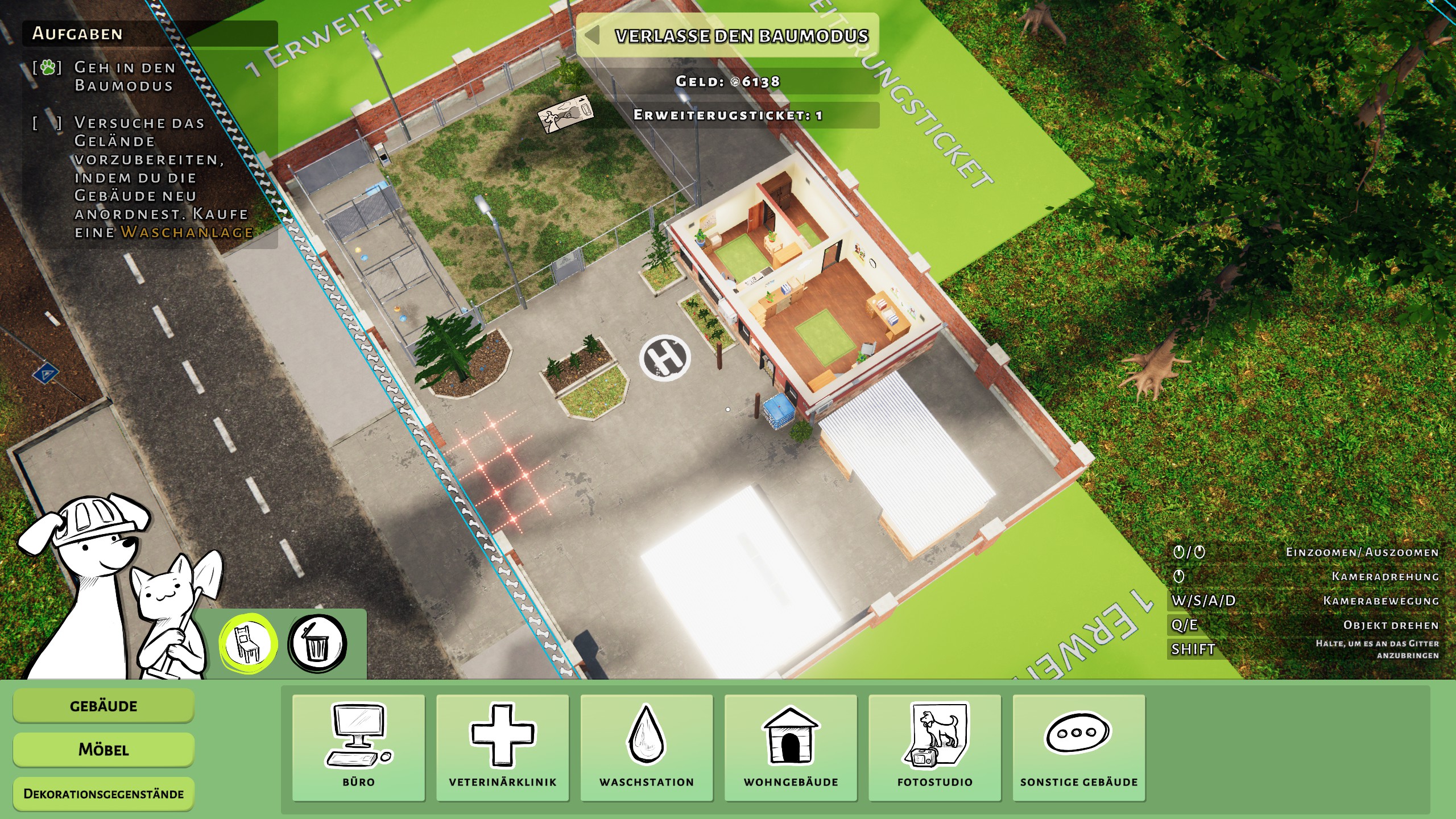The image size is (1456, 819).
Task: Open the Sonstige Gebäude tile
Action: click(1079, 747)
